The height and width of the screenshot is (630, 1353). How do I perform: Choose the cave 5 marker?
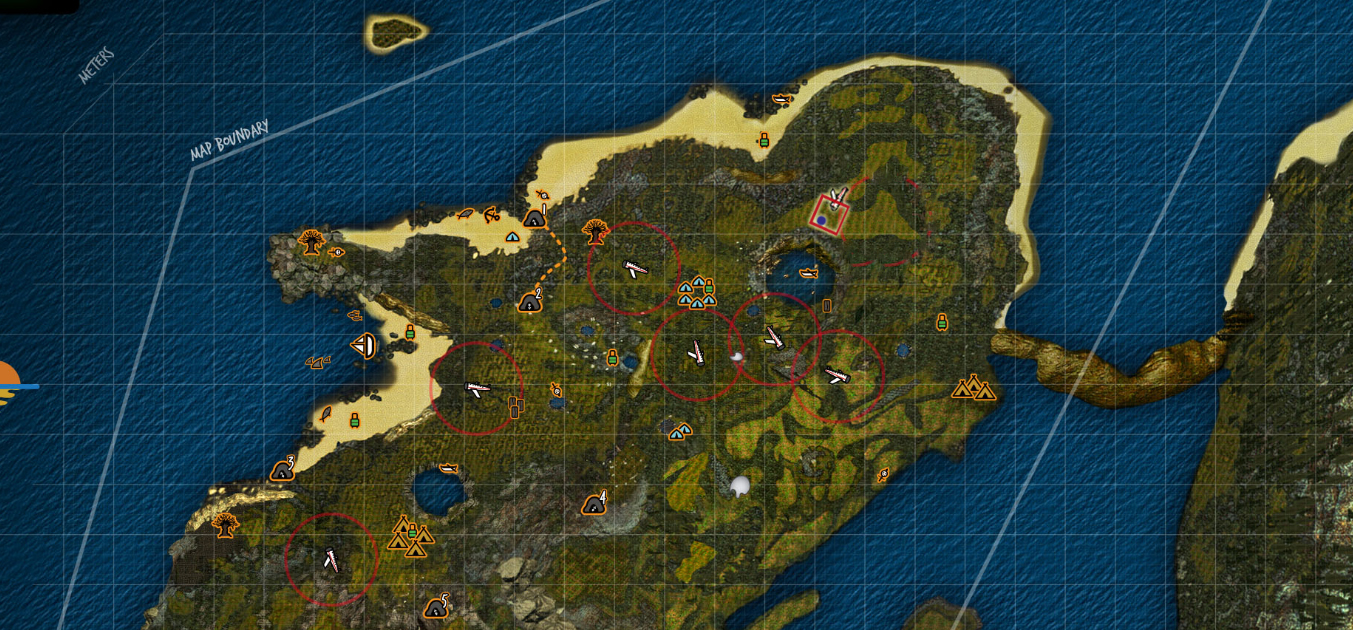tap(437, 606)
